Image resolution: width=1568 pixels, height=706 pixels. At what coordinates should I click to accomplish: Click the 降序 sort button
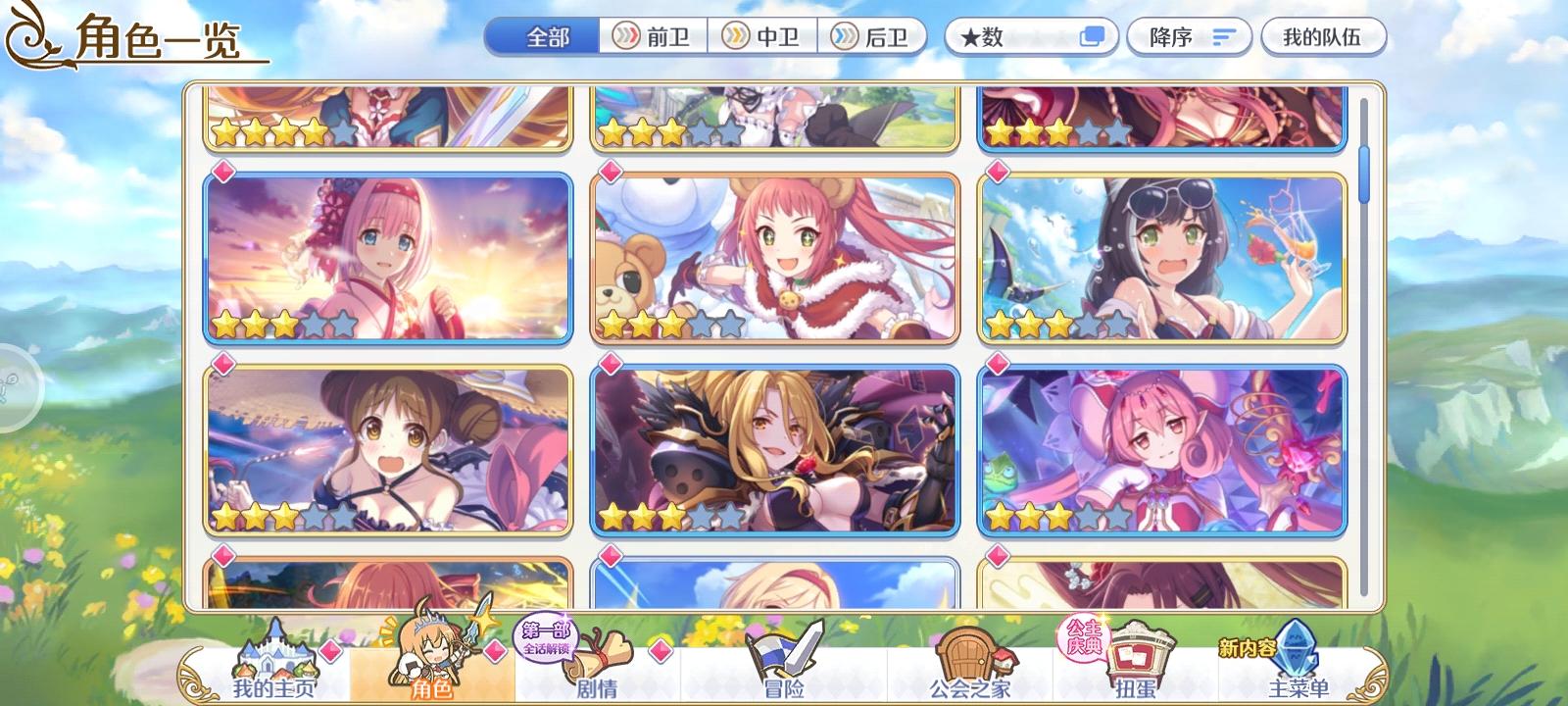1187,36
